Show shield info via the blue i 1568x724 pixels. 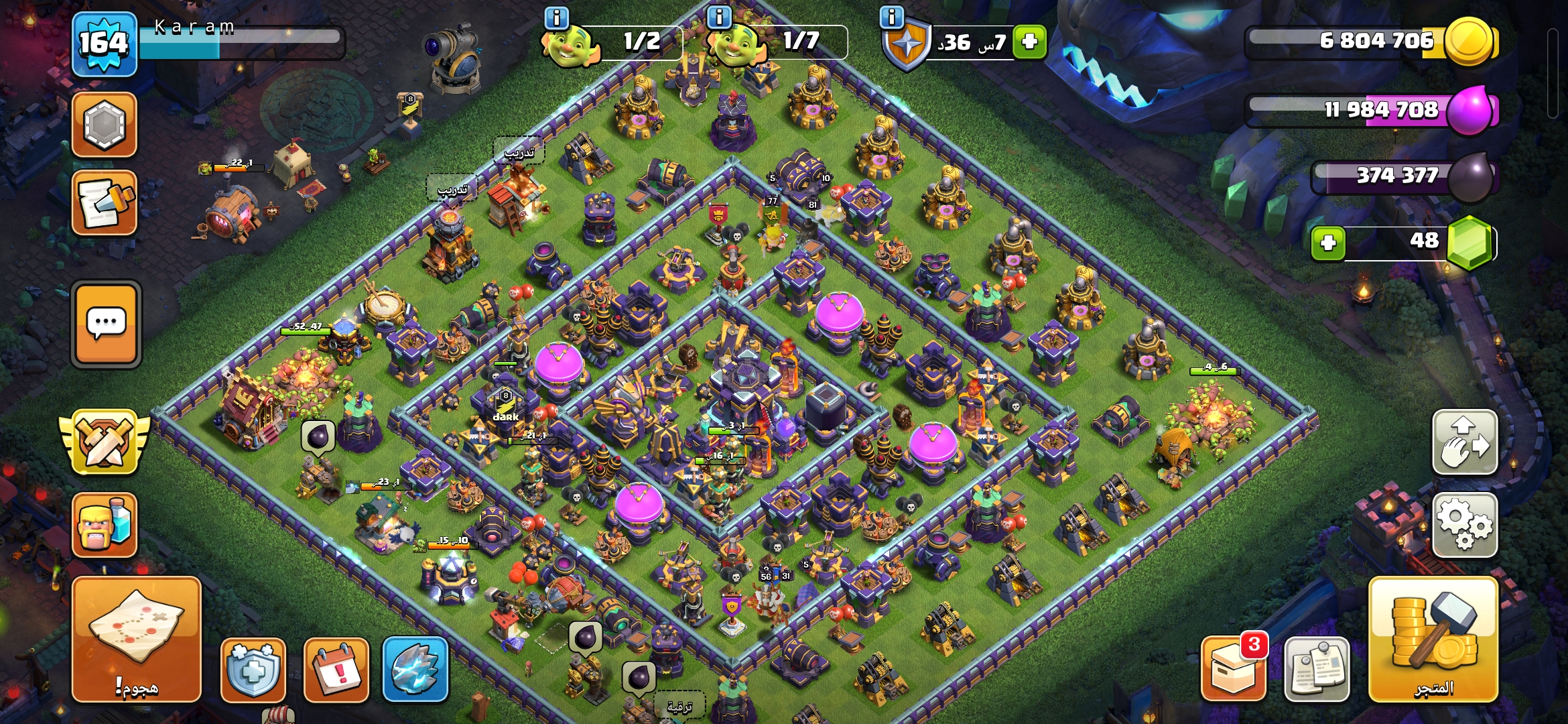pos(892,17)
